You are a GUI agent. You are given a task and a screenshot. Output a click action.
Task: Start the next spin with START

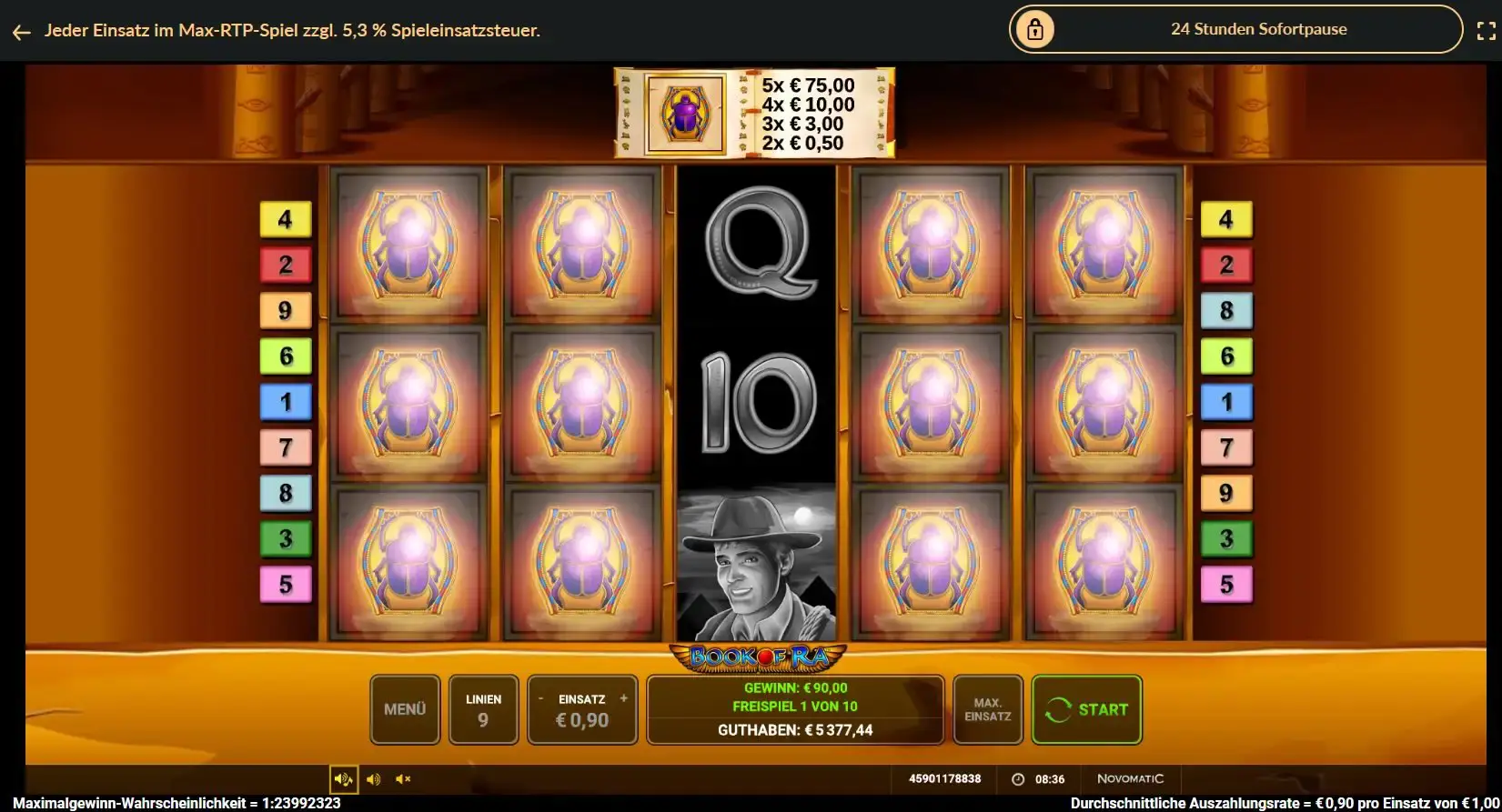pos(1086,709)
